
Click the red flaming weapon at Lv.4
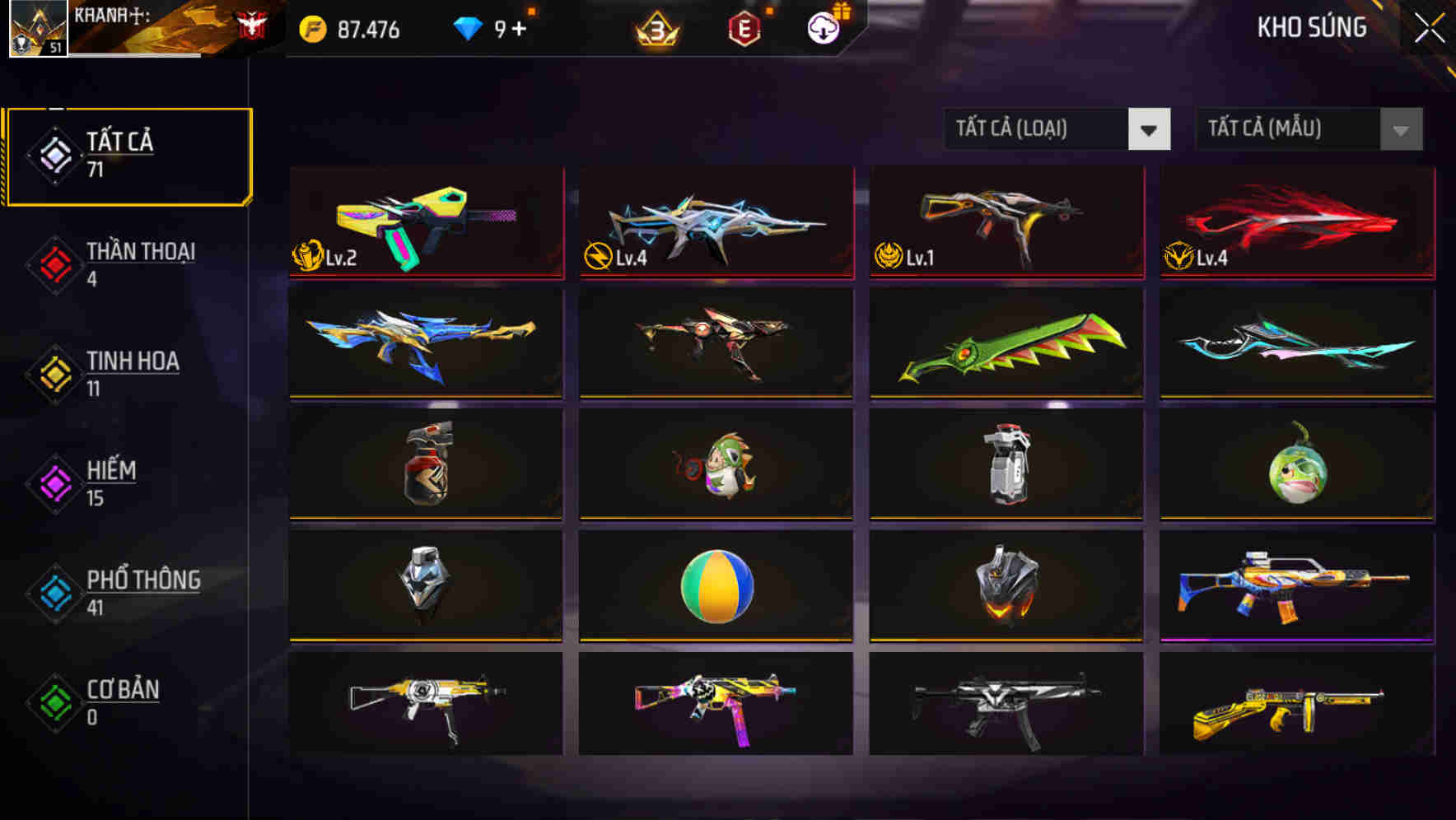coord(1295,222)
